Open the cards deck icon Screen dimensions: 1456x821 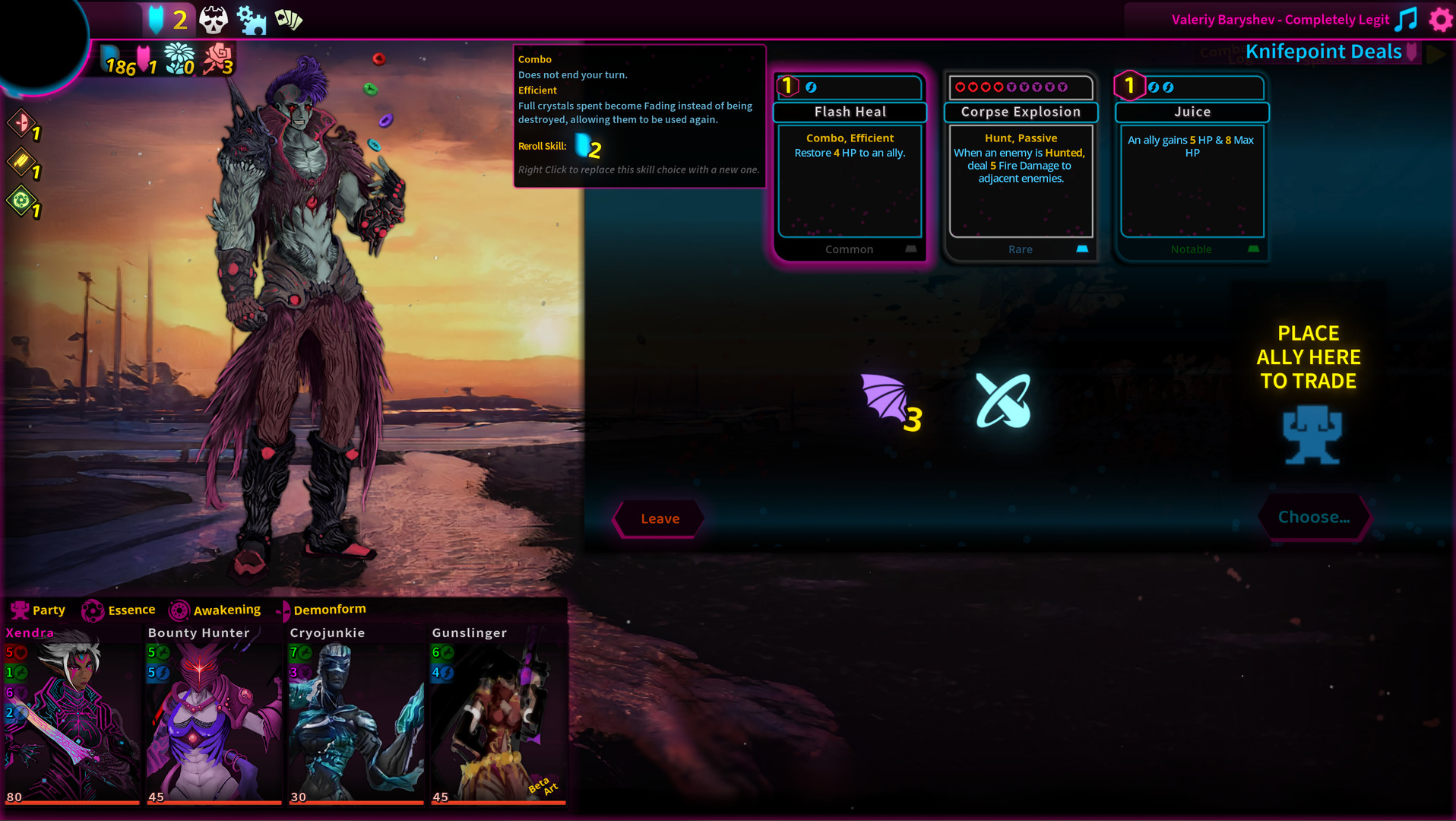coord(289,19)
